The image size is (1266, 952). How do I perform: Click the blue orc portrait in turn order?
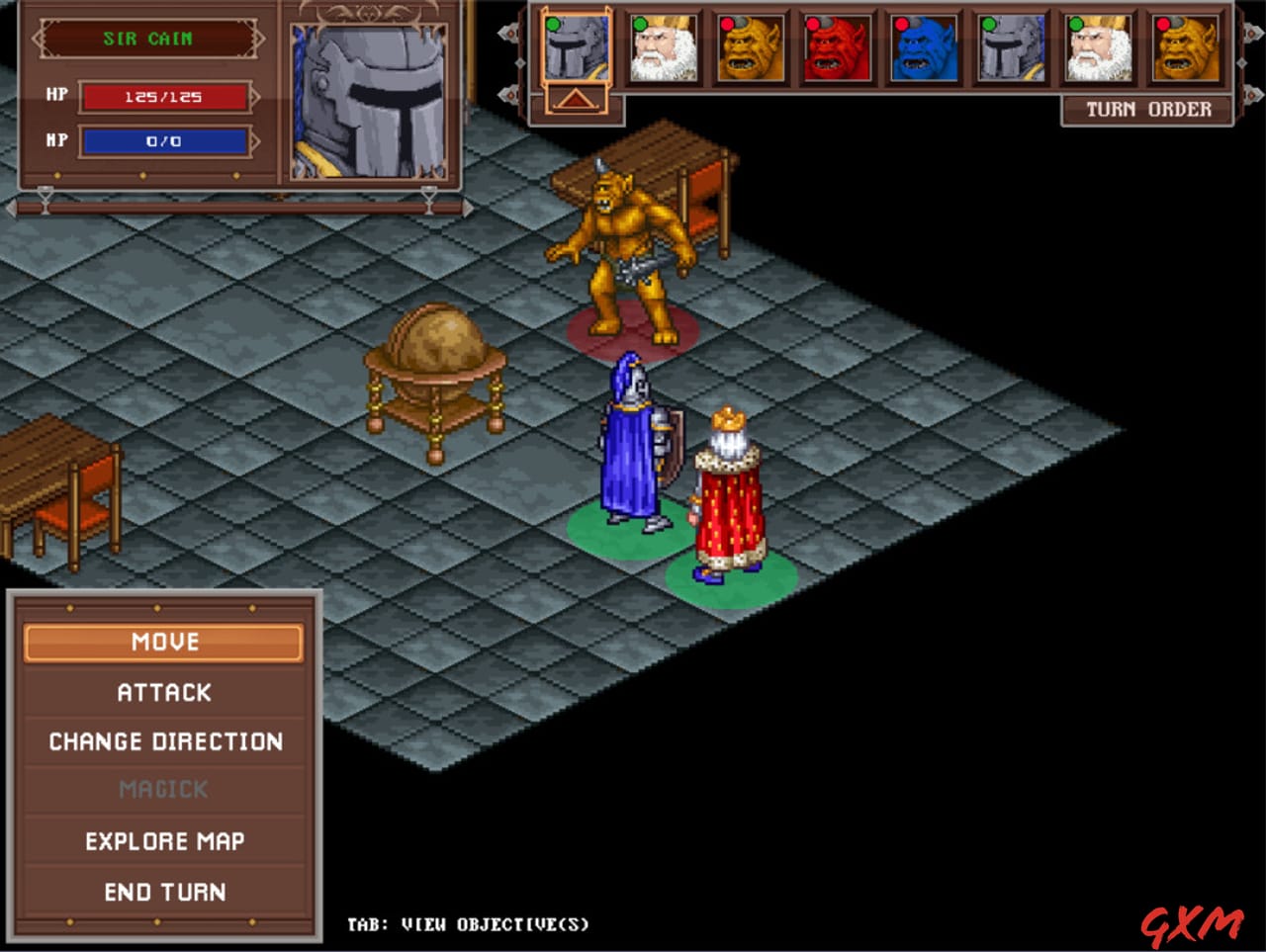(925, 47)
